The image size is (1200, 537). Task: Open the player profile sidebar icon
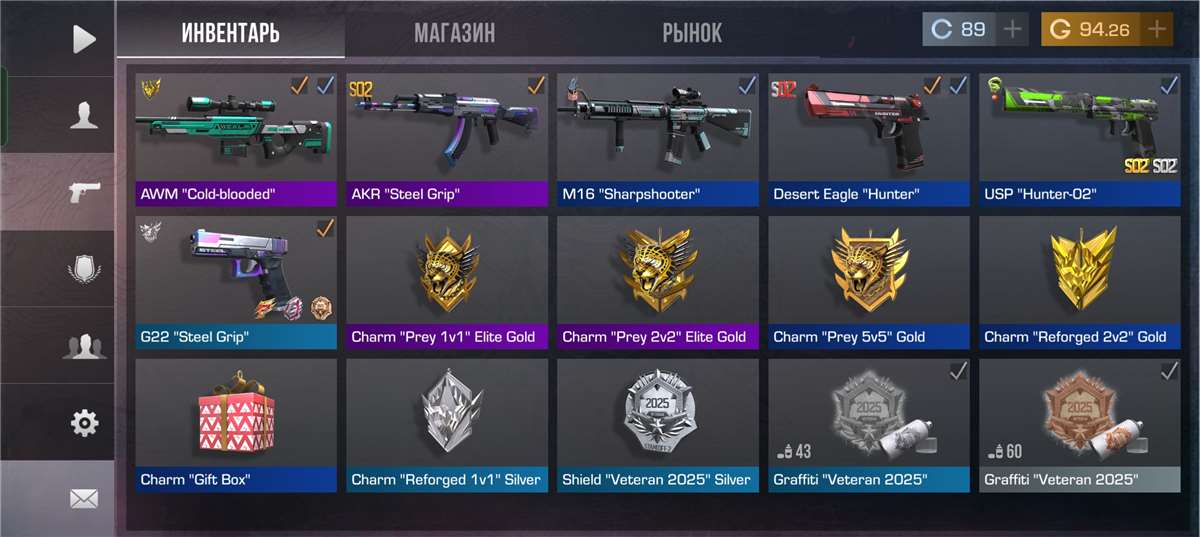point(84,116)
